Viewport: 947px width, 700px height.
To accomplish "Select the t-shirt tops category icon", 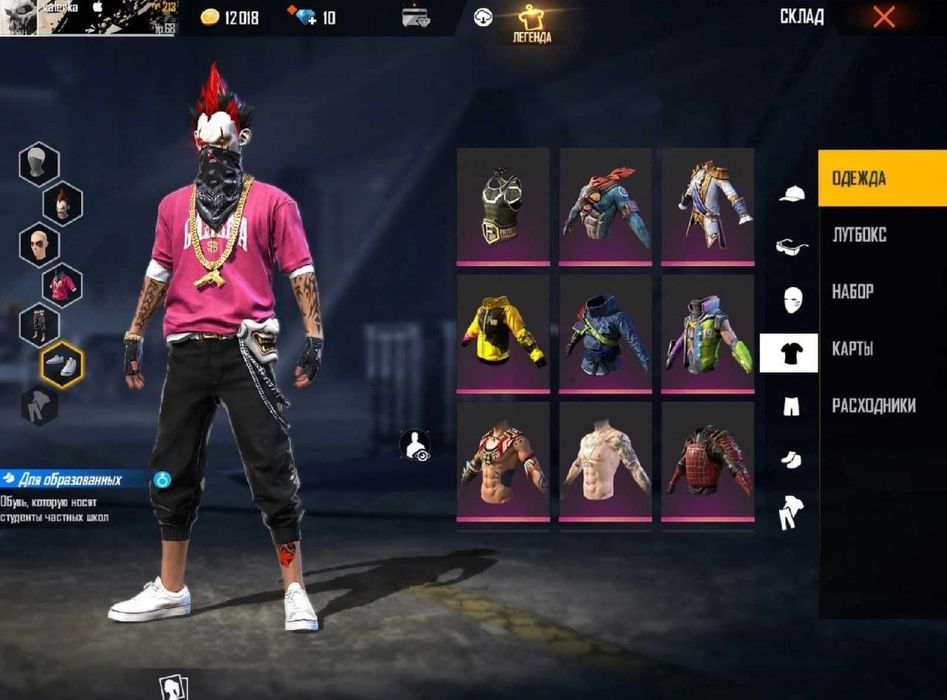I will [789, 353].
